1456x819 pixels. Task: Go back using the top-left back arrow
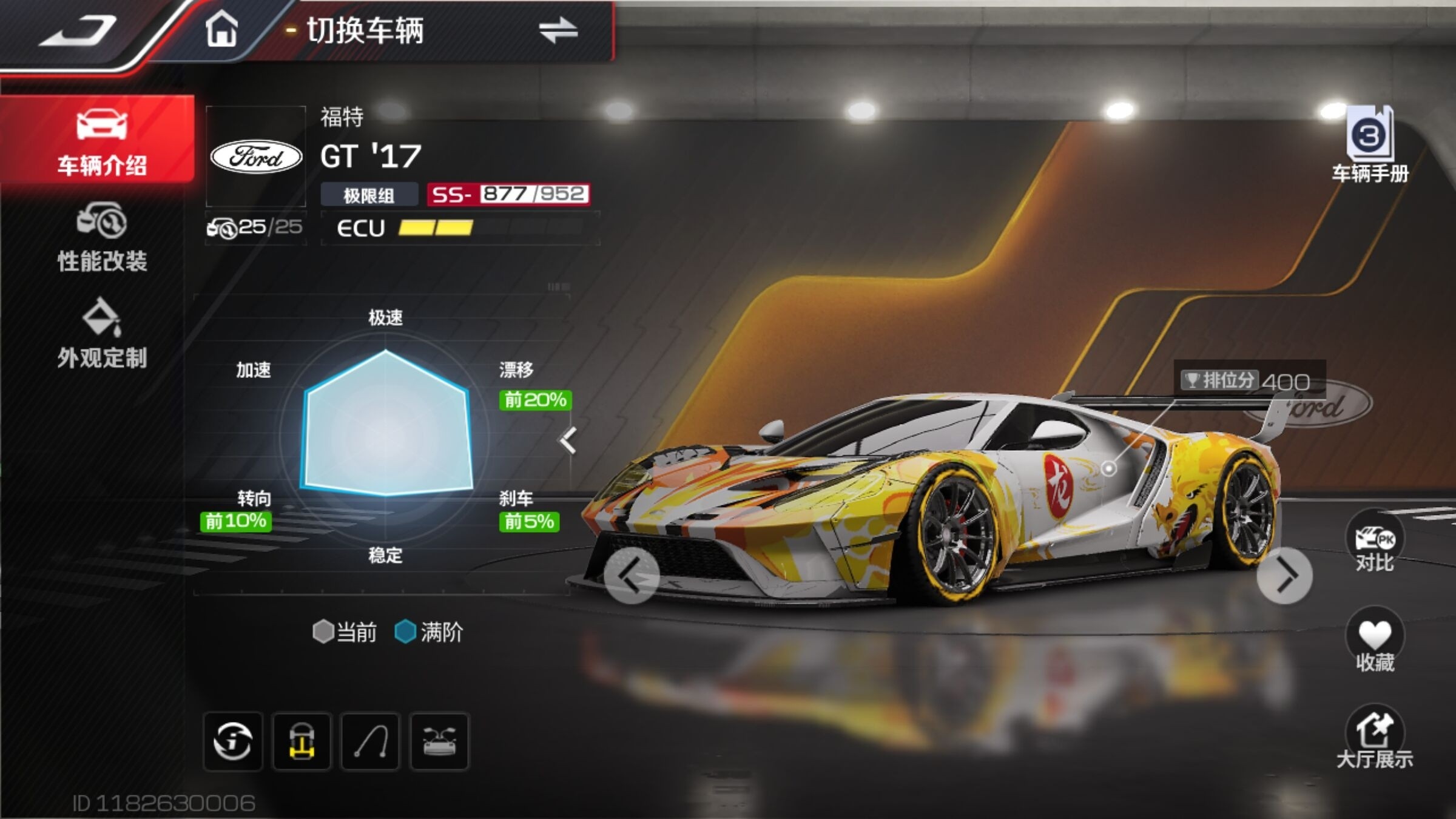(x=78, y=32)
